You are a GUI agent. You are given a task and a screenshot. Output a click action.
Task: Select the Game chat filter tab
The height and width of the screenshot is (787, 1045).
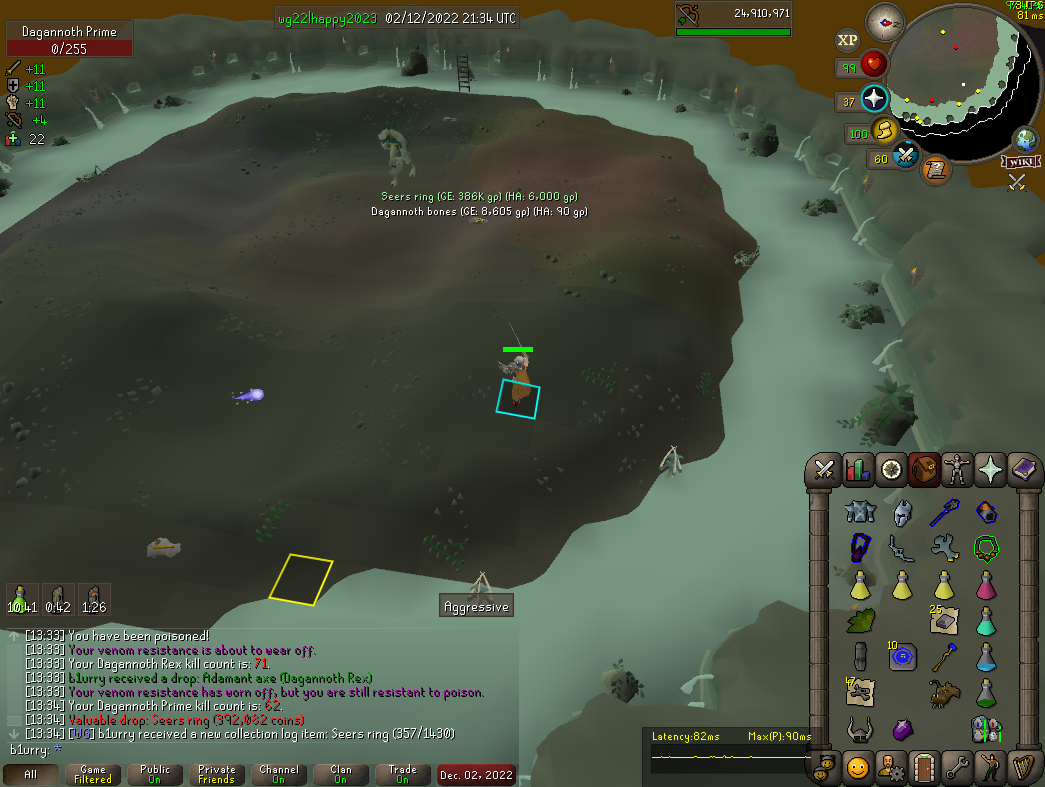(92, 775)
